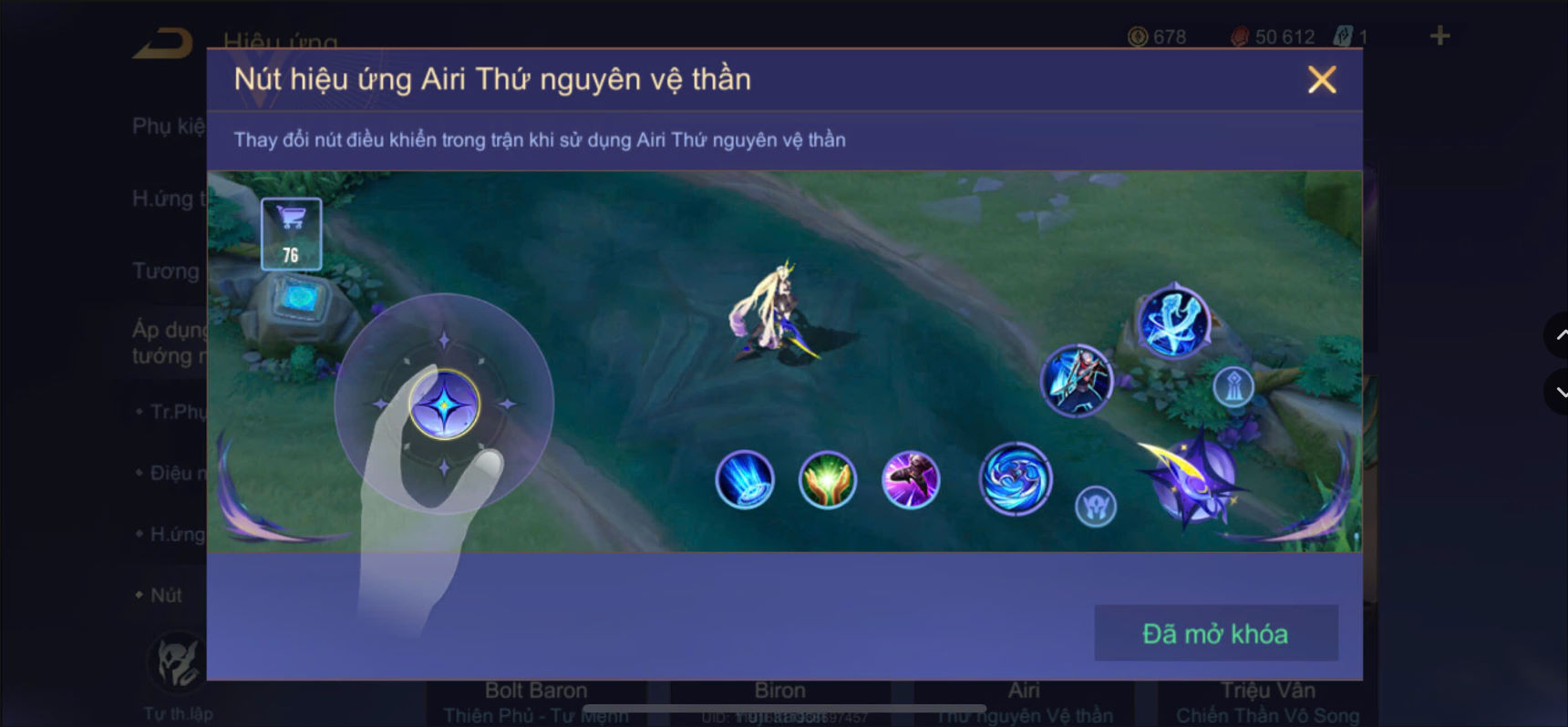Screen dimensions: 1568x727
Task: Click the basic attack joystick button under the hand
Action: pyautogui.click(x=444, y=404)
